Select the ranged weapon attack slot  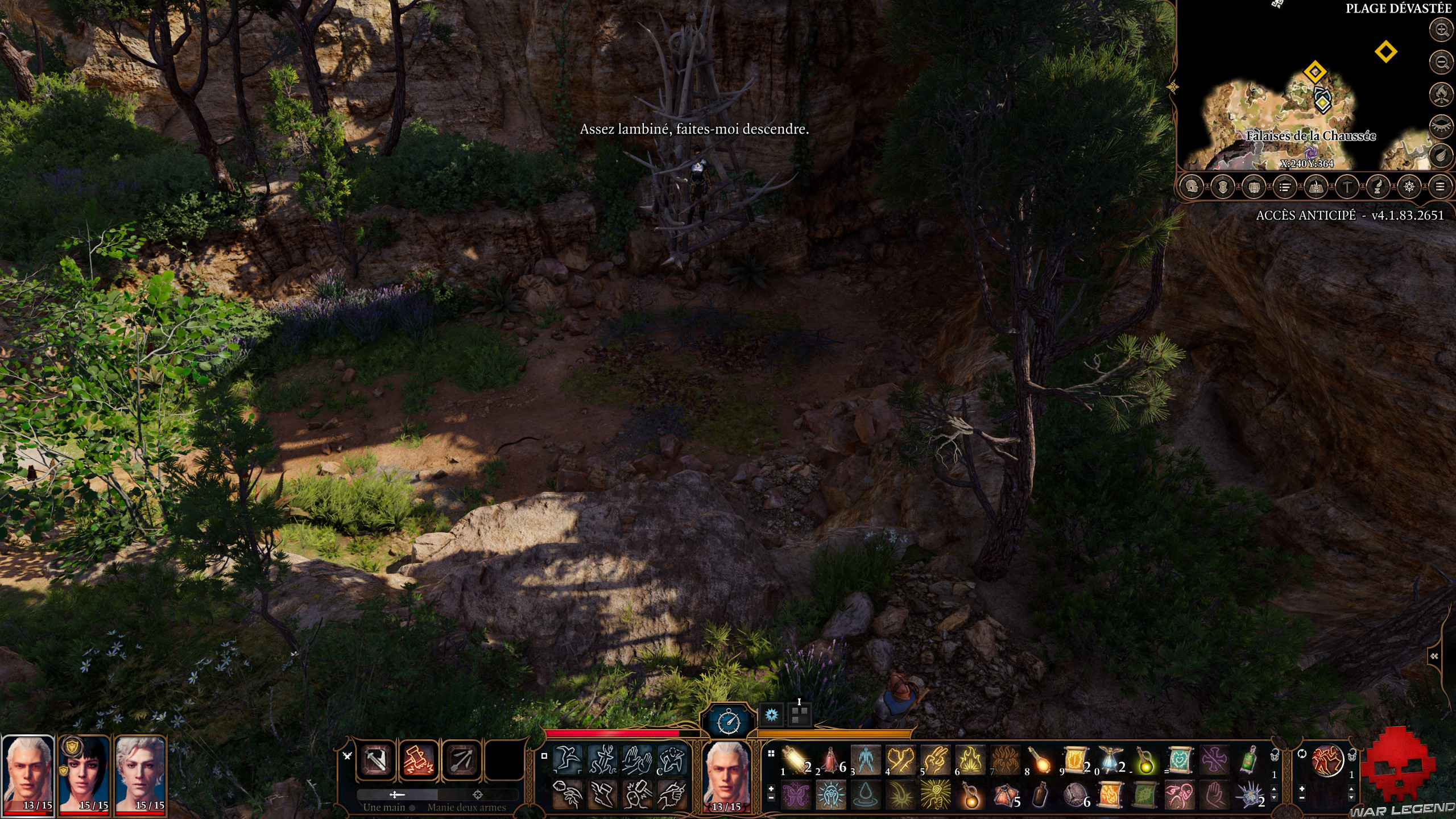461,760
